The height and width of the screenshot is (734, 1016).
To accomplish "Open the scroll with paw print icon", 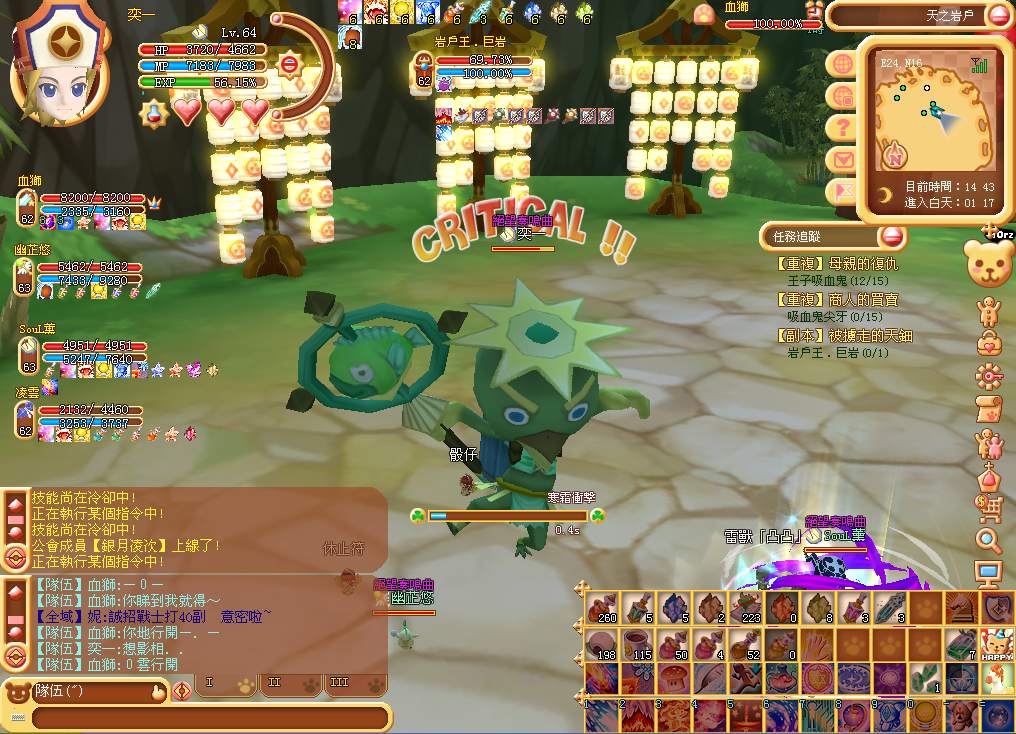I will (x=988, y=409).
